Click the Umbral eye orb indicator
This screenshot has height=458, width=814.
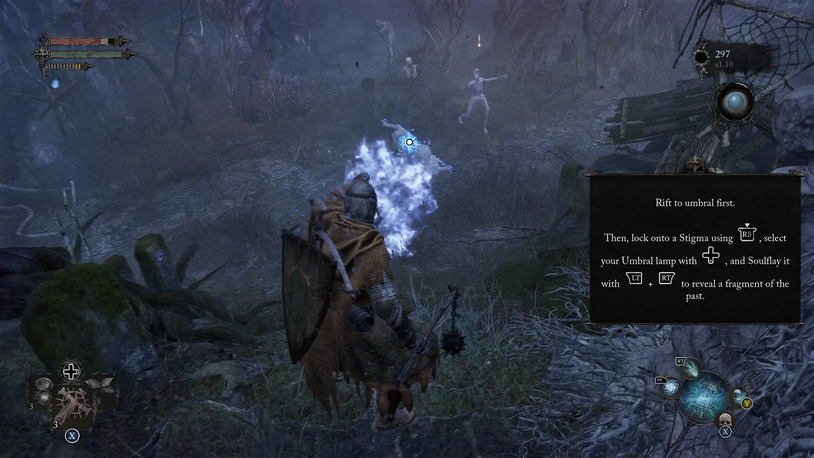coord(735,103)
